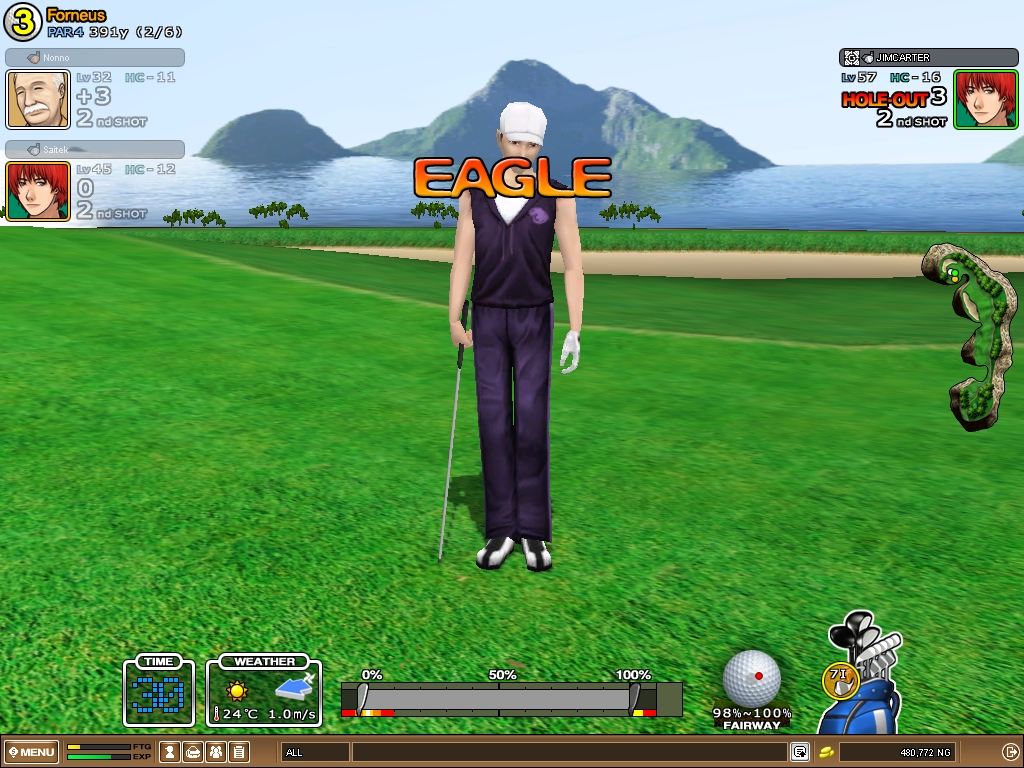
Task: Click the gold coins icon
Action: (826, 752)
